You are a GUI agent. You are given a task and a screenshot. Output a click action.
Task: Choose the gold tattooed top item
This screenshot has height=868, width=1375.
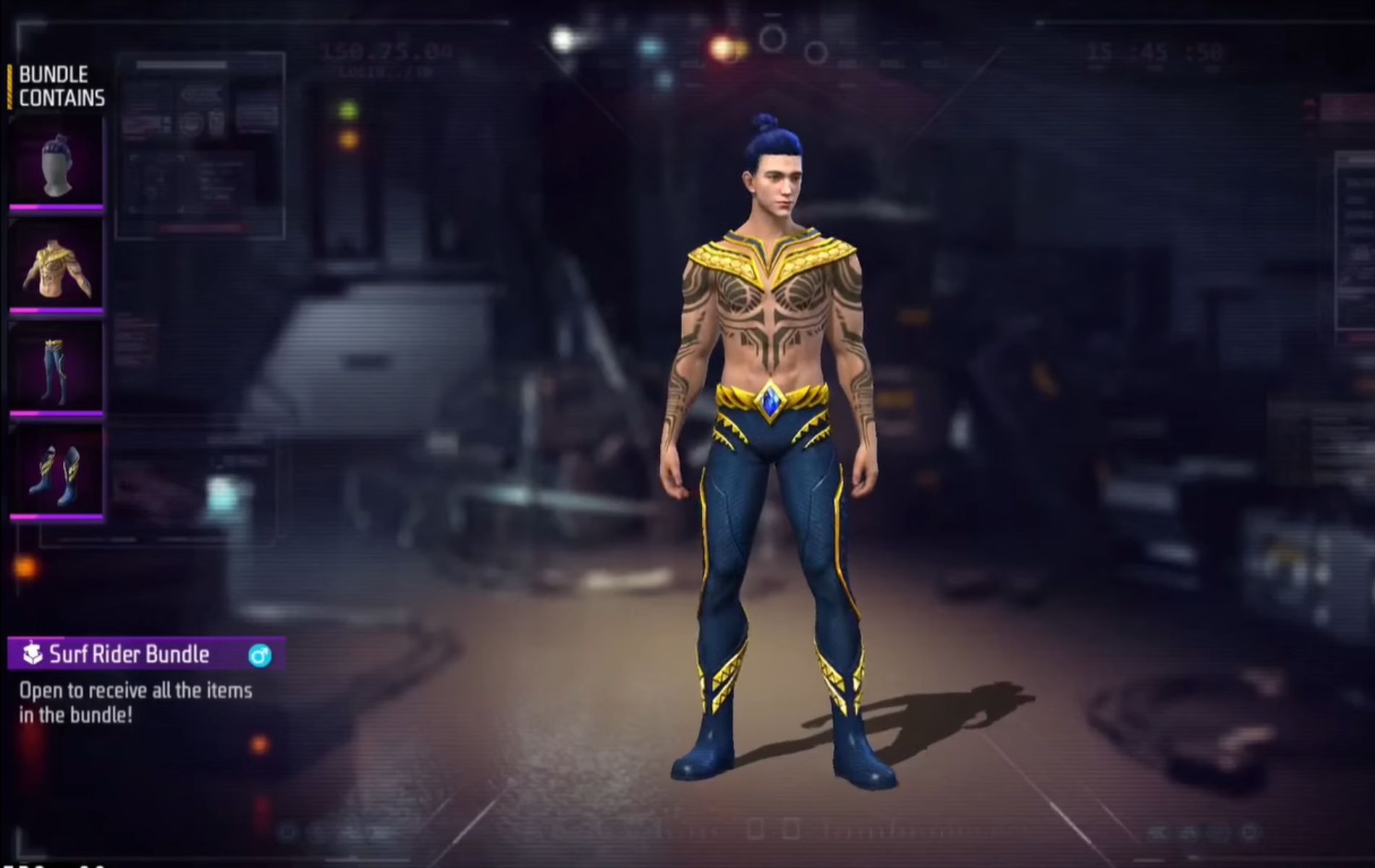[56, 266]
